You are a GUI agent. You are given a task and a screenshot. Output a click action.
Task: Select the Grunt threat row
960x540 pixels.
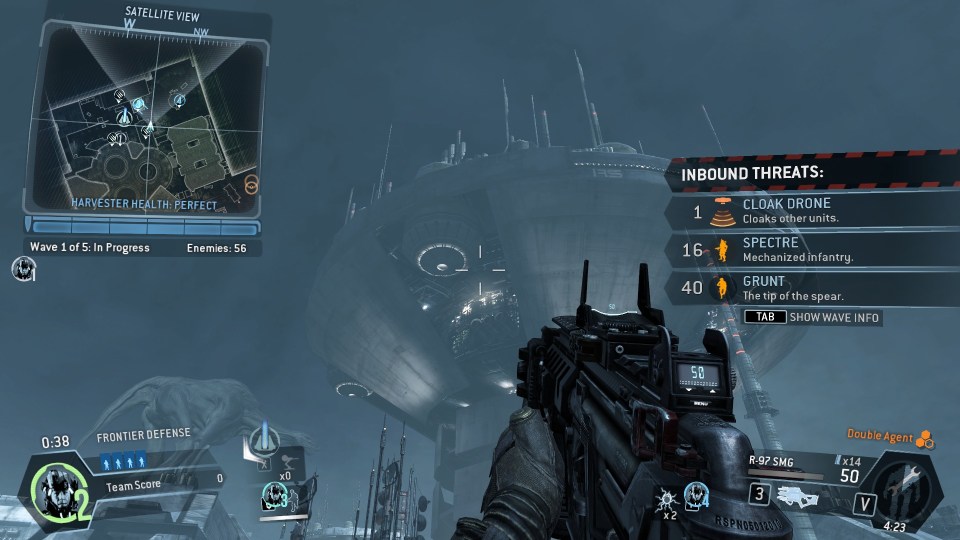point(810,288)
